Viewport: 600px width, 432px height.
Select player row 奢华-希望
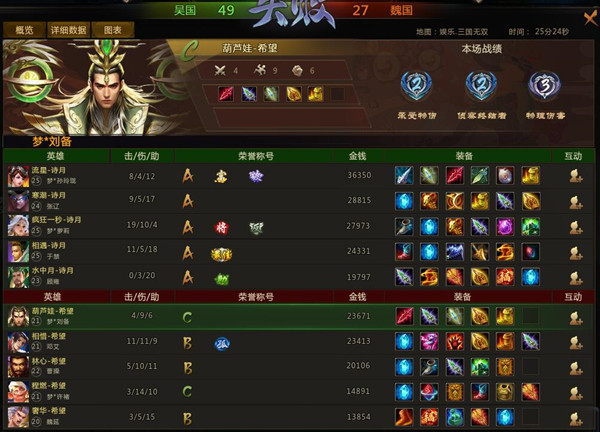(x=60, y=416)
